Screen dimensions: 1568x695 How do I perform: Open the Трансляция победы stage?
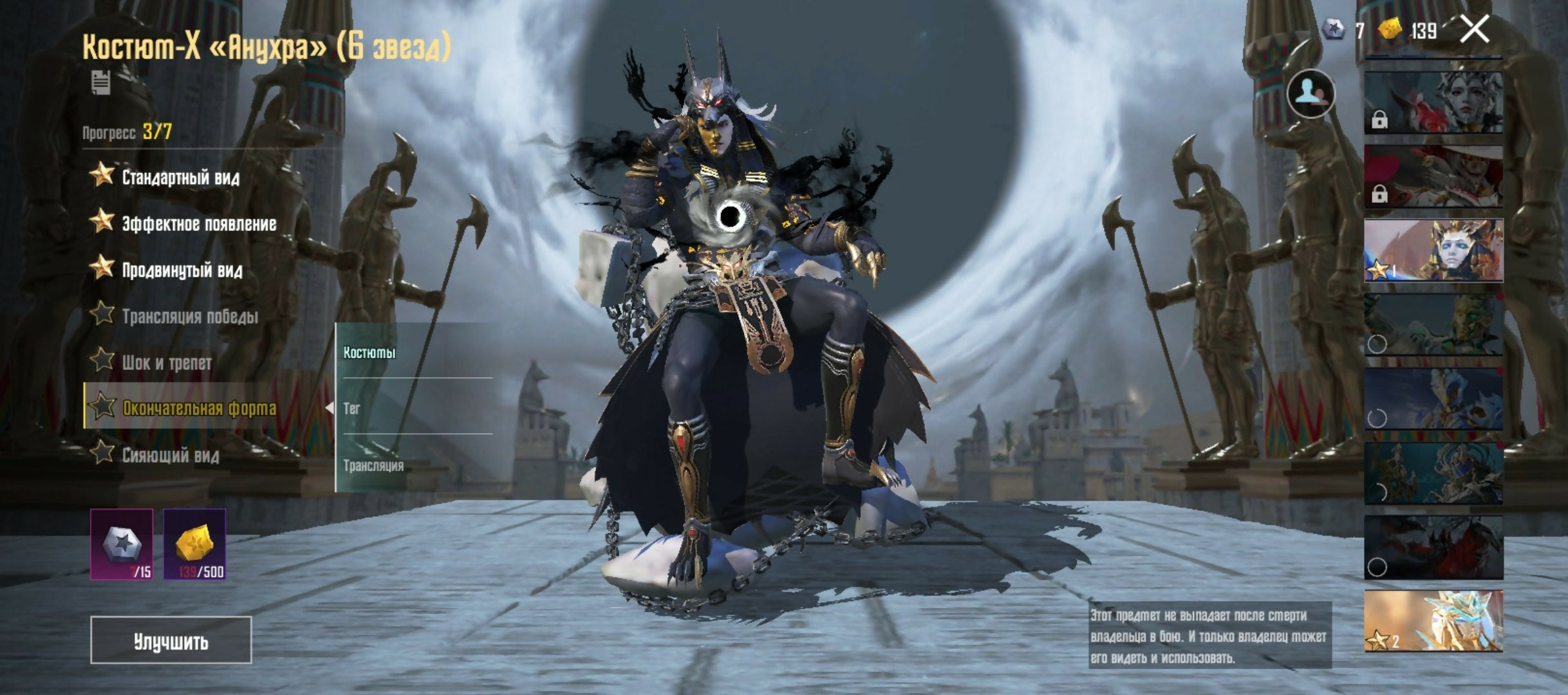189,316
